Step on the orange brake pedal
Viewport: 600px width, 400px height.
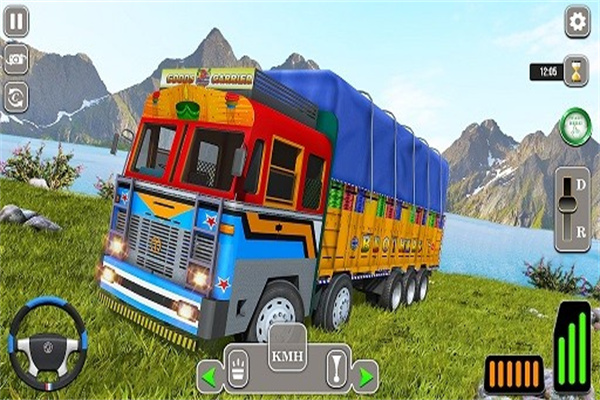(513, 374)
